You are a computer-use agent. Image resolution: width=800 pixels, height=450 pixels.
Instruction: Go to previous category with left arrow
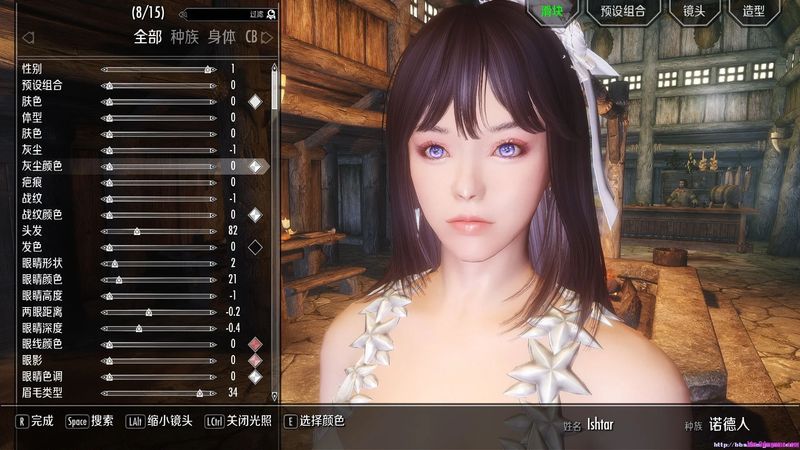(28, 38)
